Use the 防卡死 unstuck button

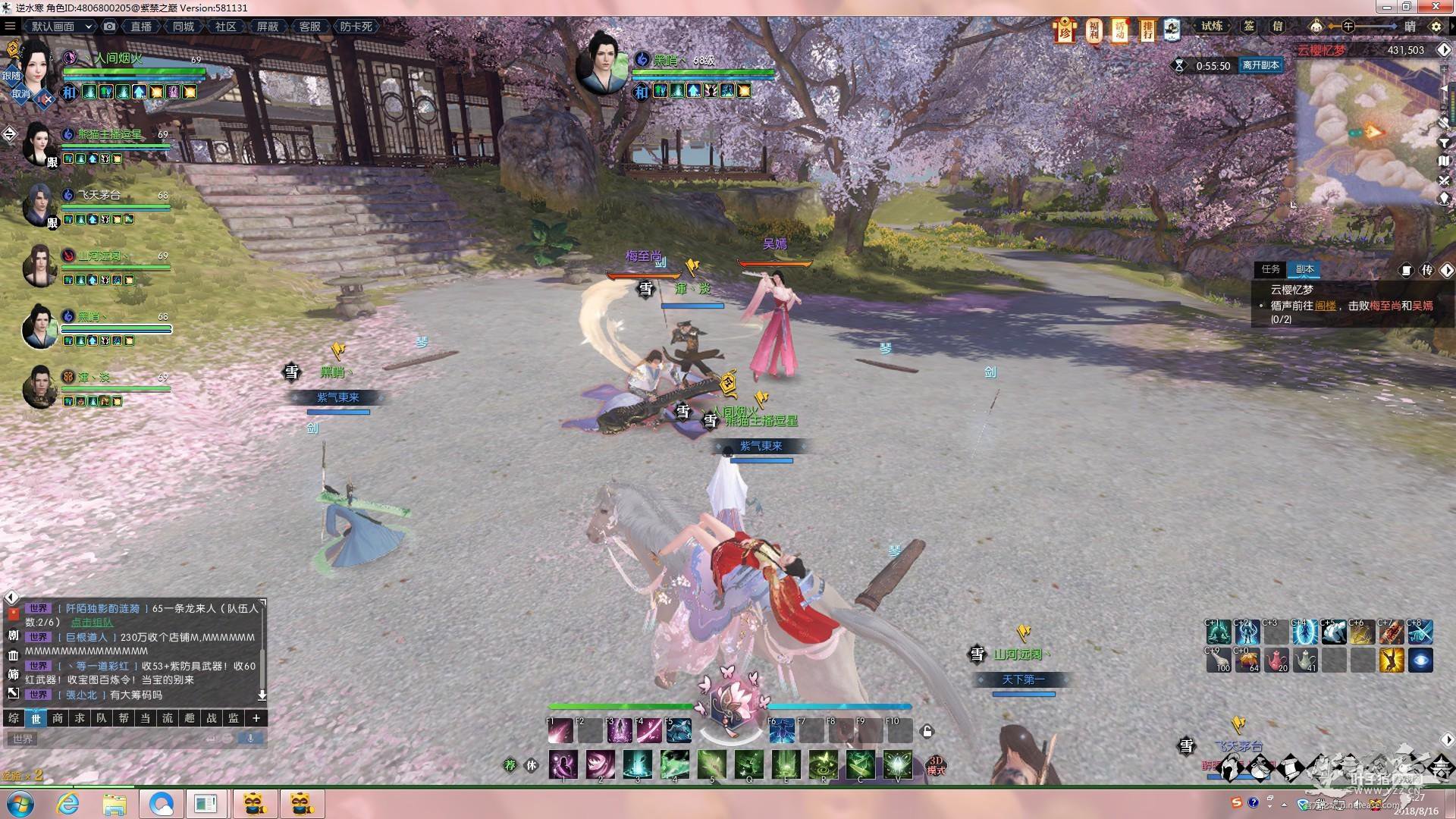[x=356, y=27]
